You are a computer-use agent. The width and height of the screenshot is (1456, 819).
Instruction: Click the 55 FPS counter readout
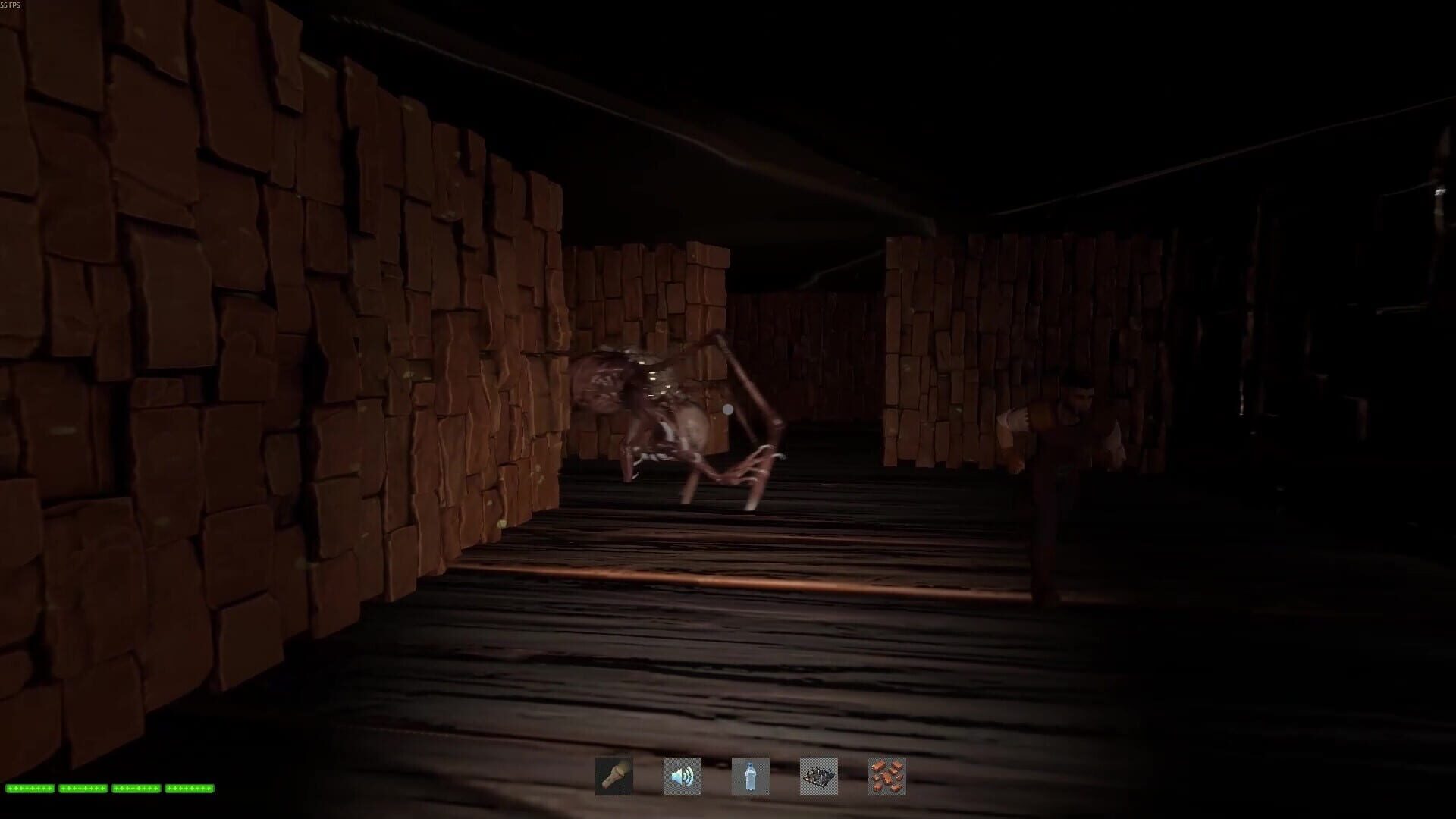(x=11, y=5)
